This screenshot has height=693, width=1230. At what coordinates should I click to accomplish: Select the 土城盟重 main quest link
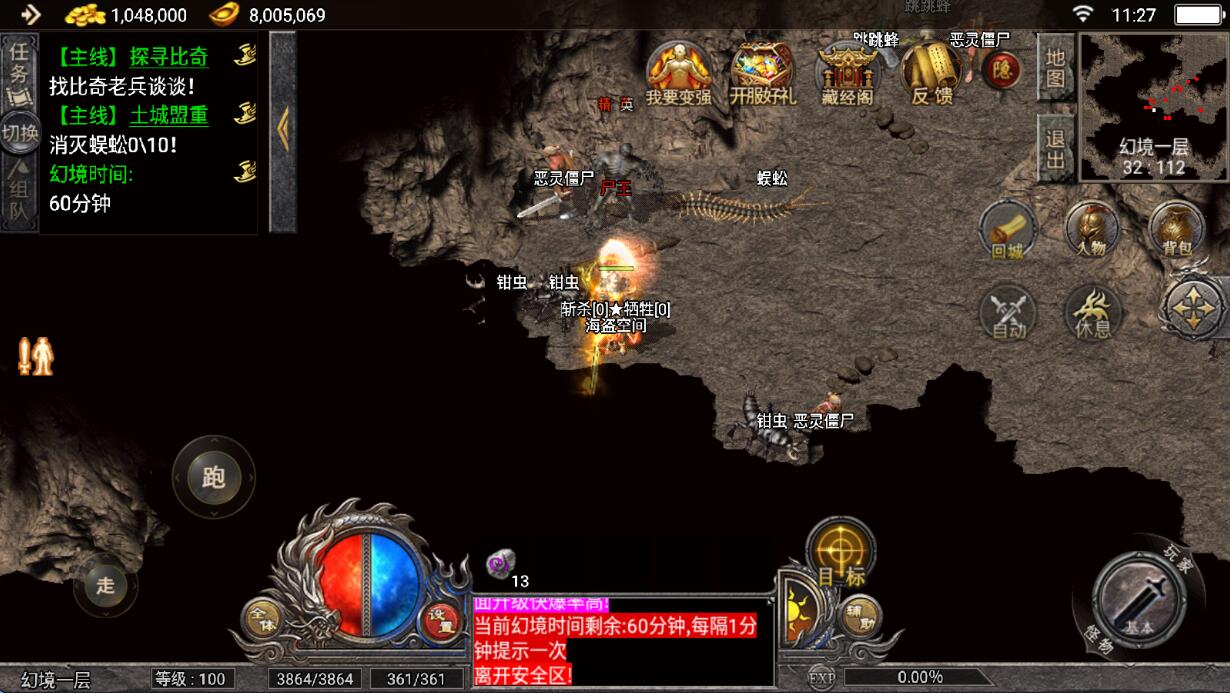coord(168,115)
